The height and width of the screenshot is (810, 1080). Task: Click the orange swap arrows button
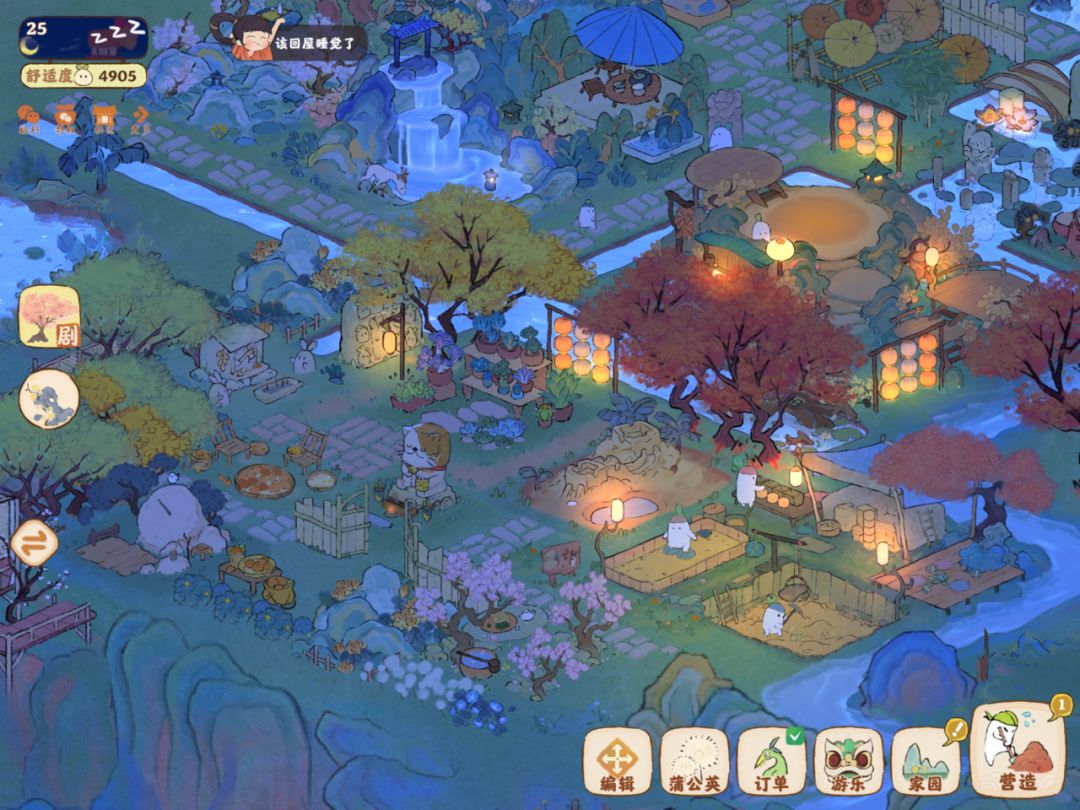(34, 544)
